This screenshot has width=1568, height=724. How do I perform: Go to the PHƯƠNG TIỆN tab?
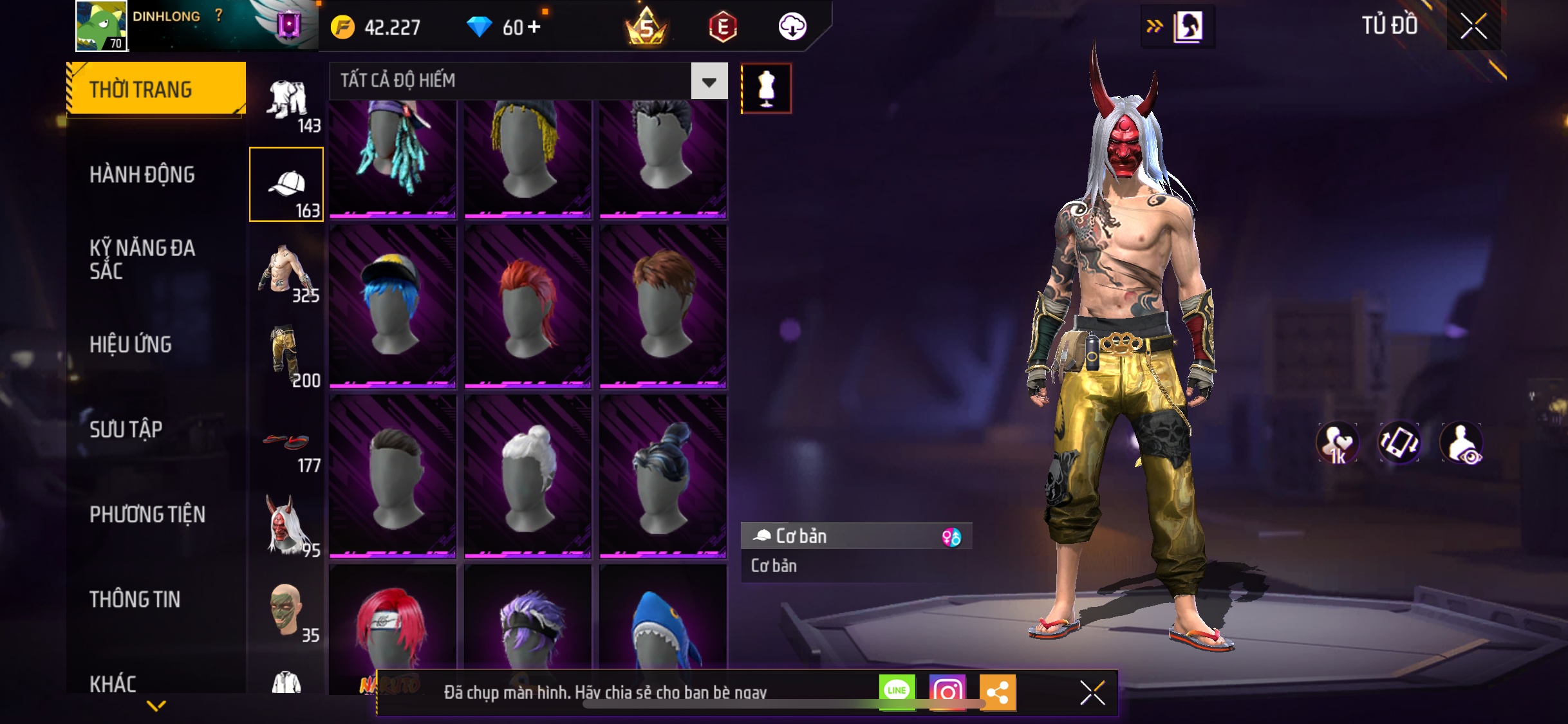point(147,514)
